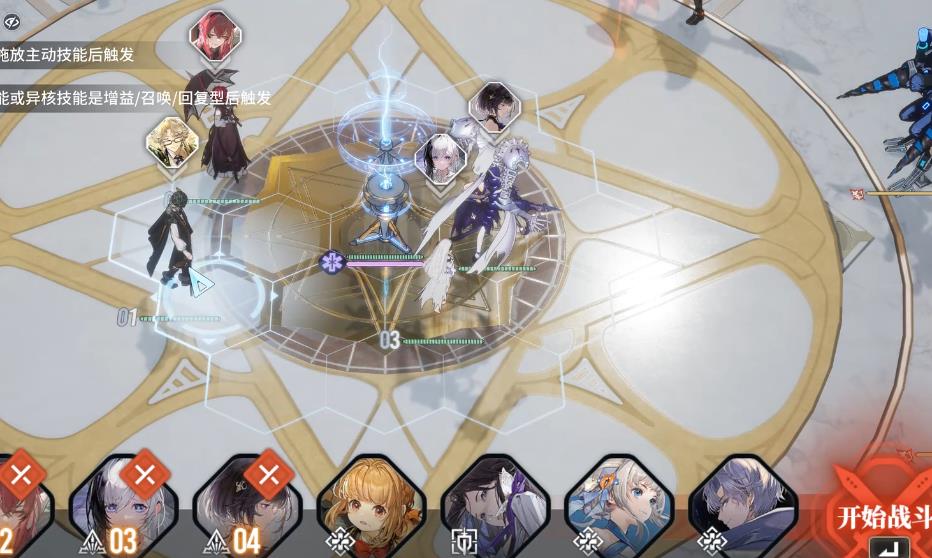This screenshot has width=932, height=558.
Task: Select the blonde glasses unit's portrait marker
Action: (x=171, y=142)
